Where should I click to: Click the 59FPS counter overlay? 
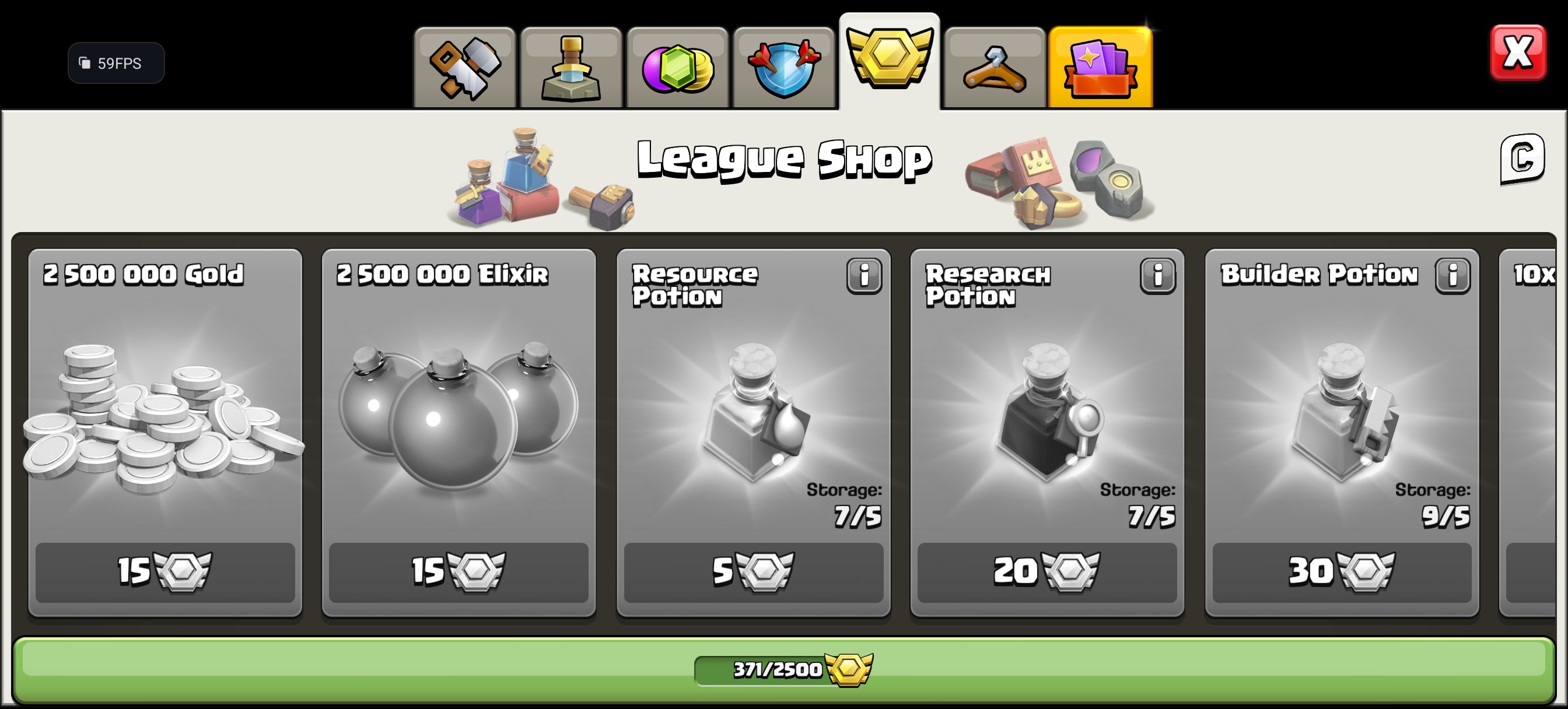116,63
